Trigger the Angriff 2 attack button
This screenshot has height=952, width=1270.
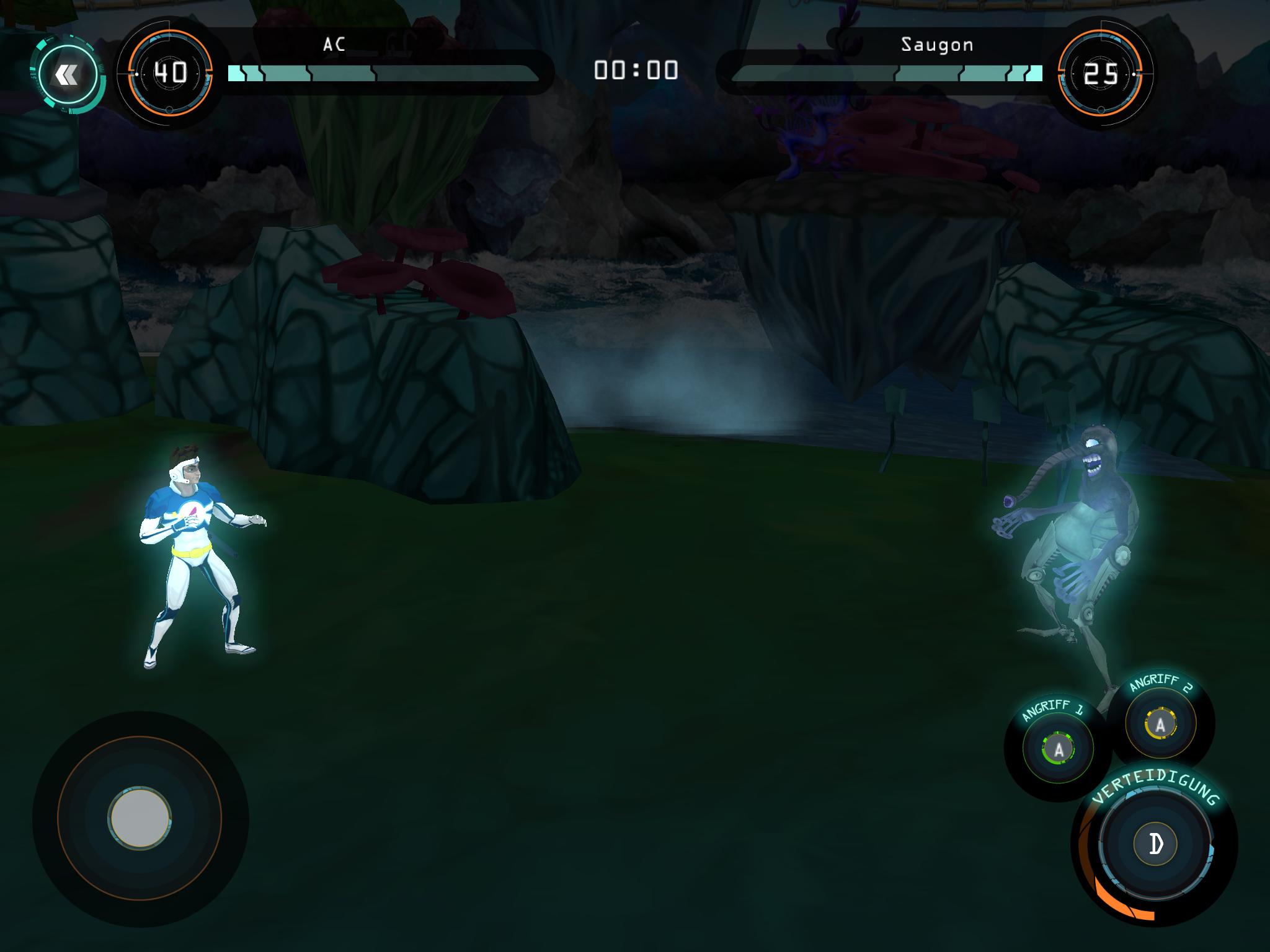pyautogui.click(x=1160, y=723)
